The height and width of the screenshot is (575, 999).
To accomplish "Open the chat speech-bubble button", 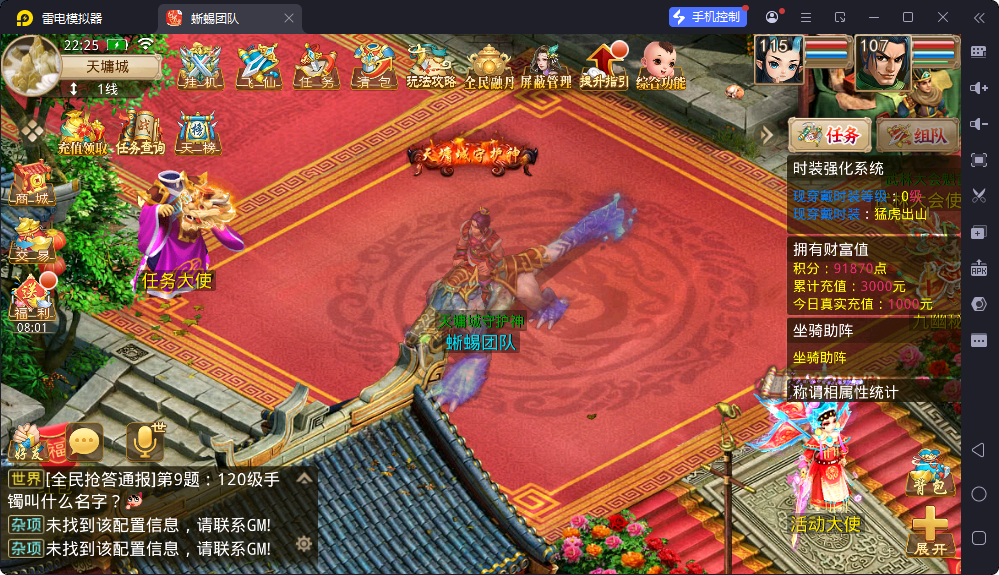I will [85, 440].
